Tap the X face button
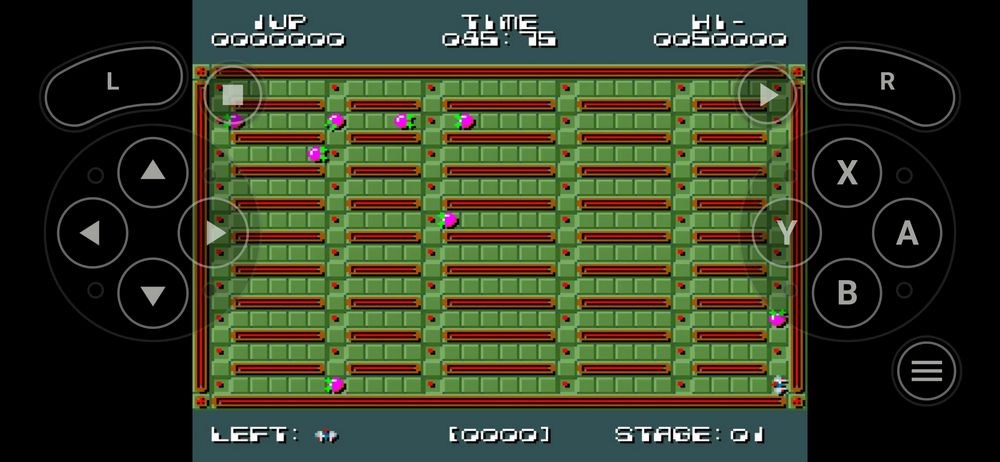The height and width of the screenshot is (462, 1000). pyautogui.click(x=846, y=173)
